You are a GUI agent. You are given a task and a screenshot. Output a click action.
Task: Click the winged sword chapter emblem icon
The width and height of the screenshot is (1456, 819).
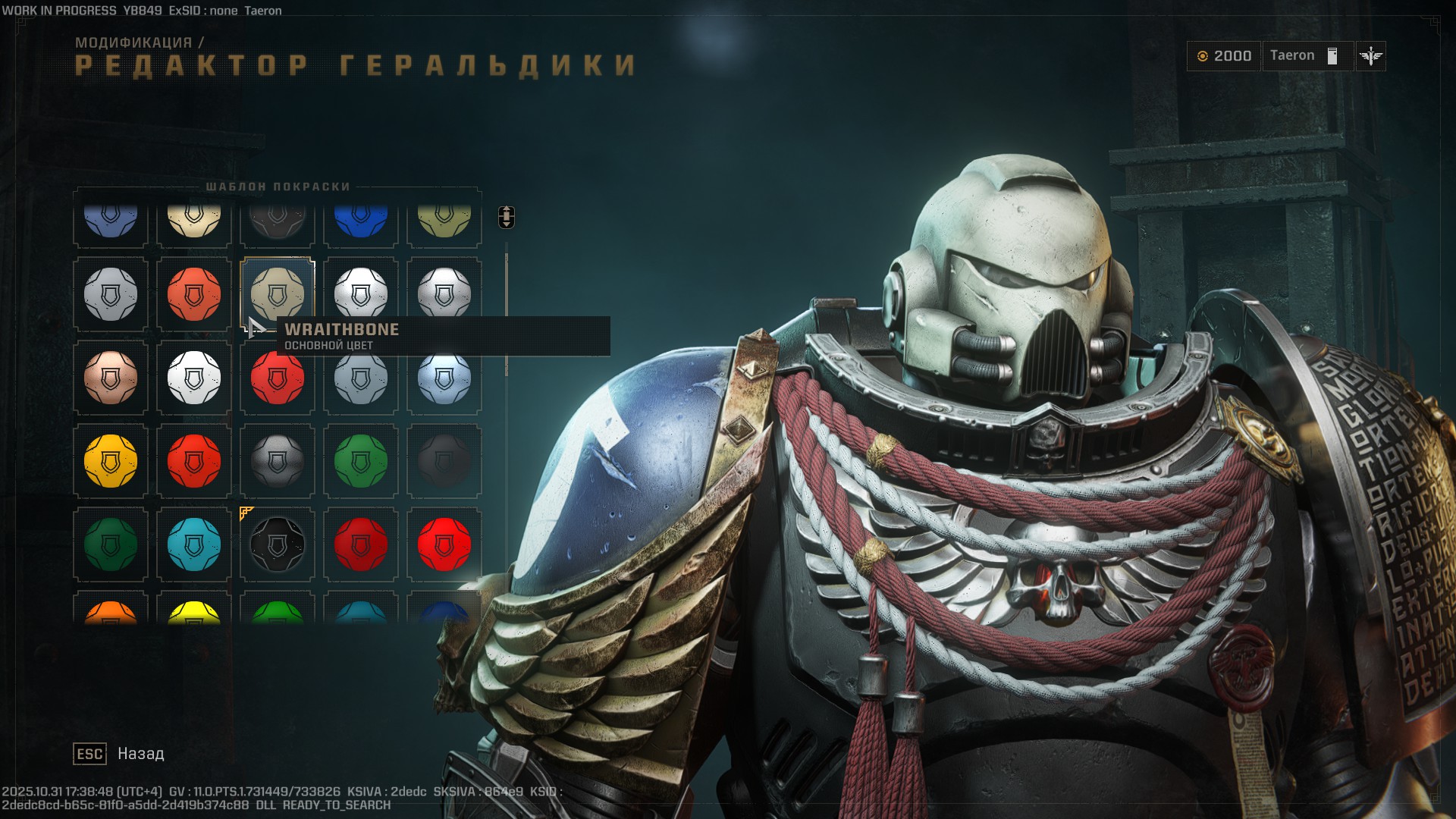(1370, 55)
